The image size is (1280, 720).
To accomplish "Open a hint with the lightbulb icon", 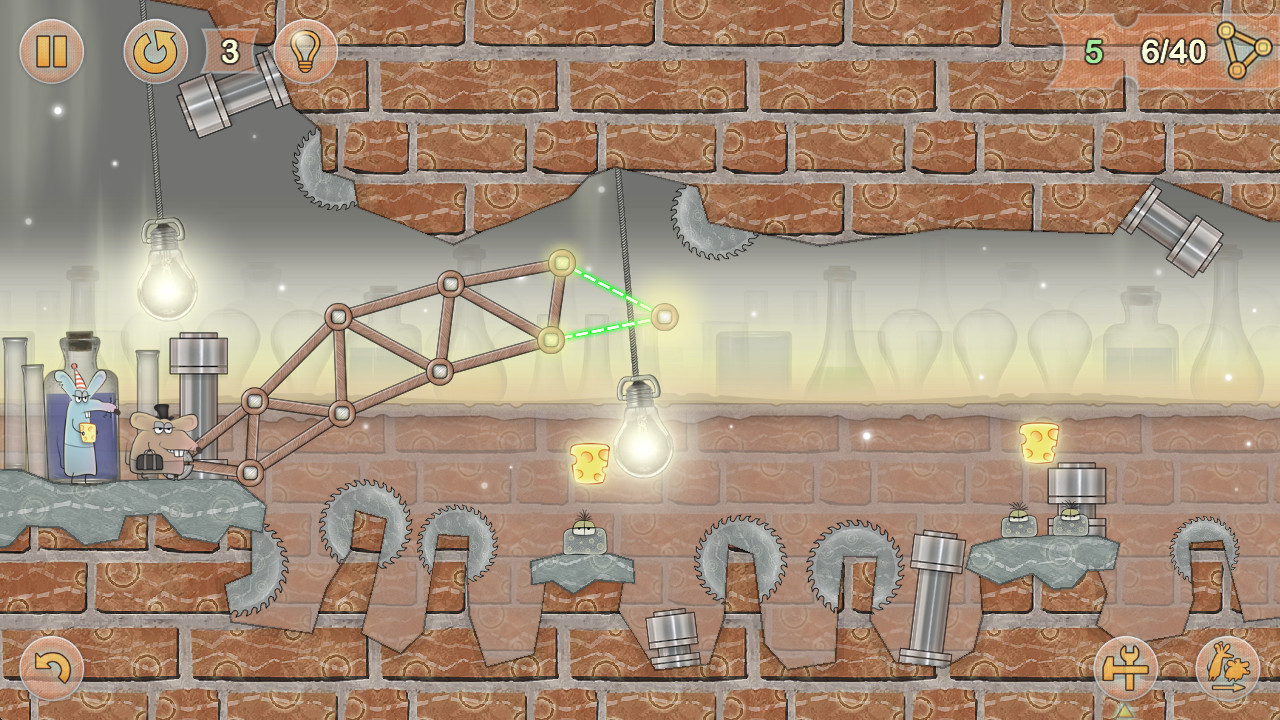I will point(305,52).
